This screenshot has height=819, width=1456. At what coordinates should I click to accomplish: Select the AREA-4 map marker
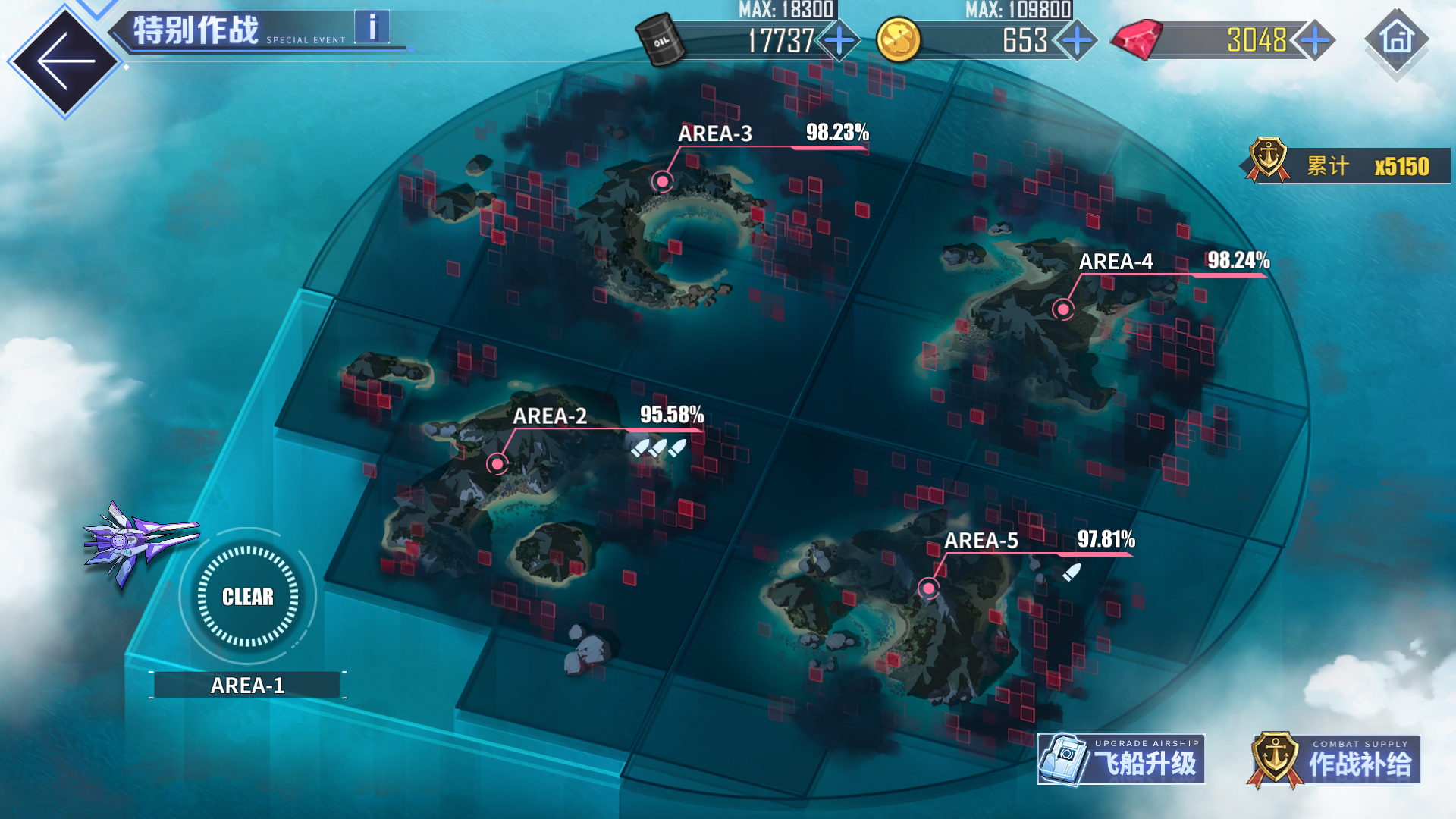click(x=1063, y=309)
